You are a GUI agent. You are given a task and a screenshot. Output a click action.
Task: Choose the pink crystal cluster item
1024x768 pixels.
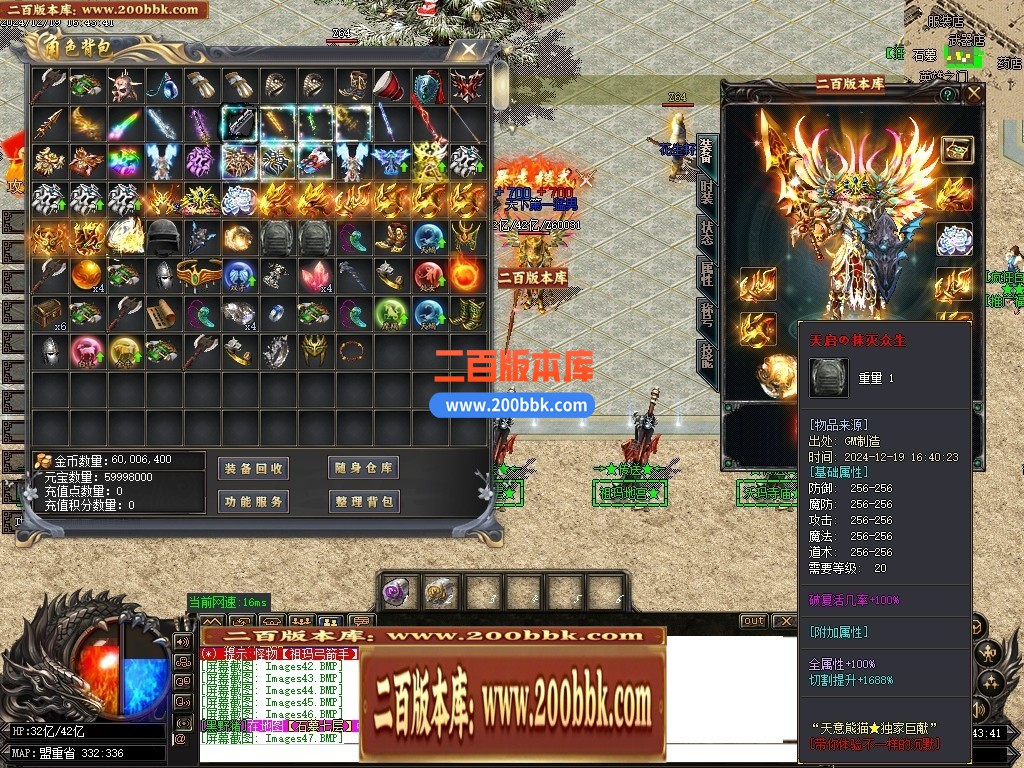point(314,274)
